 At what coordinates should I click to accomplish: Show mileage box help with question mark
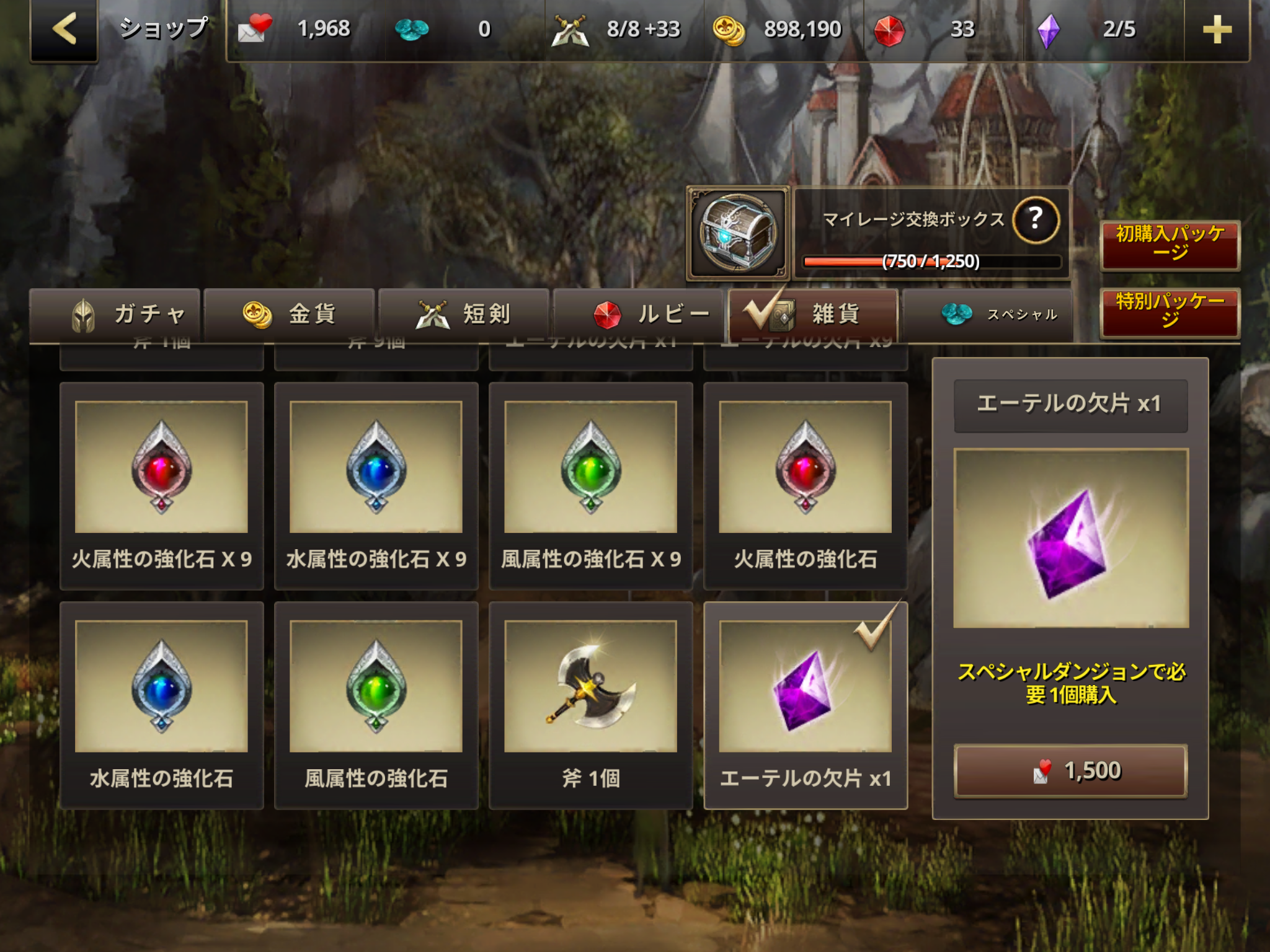click(1035, 219)
